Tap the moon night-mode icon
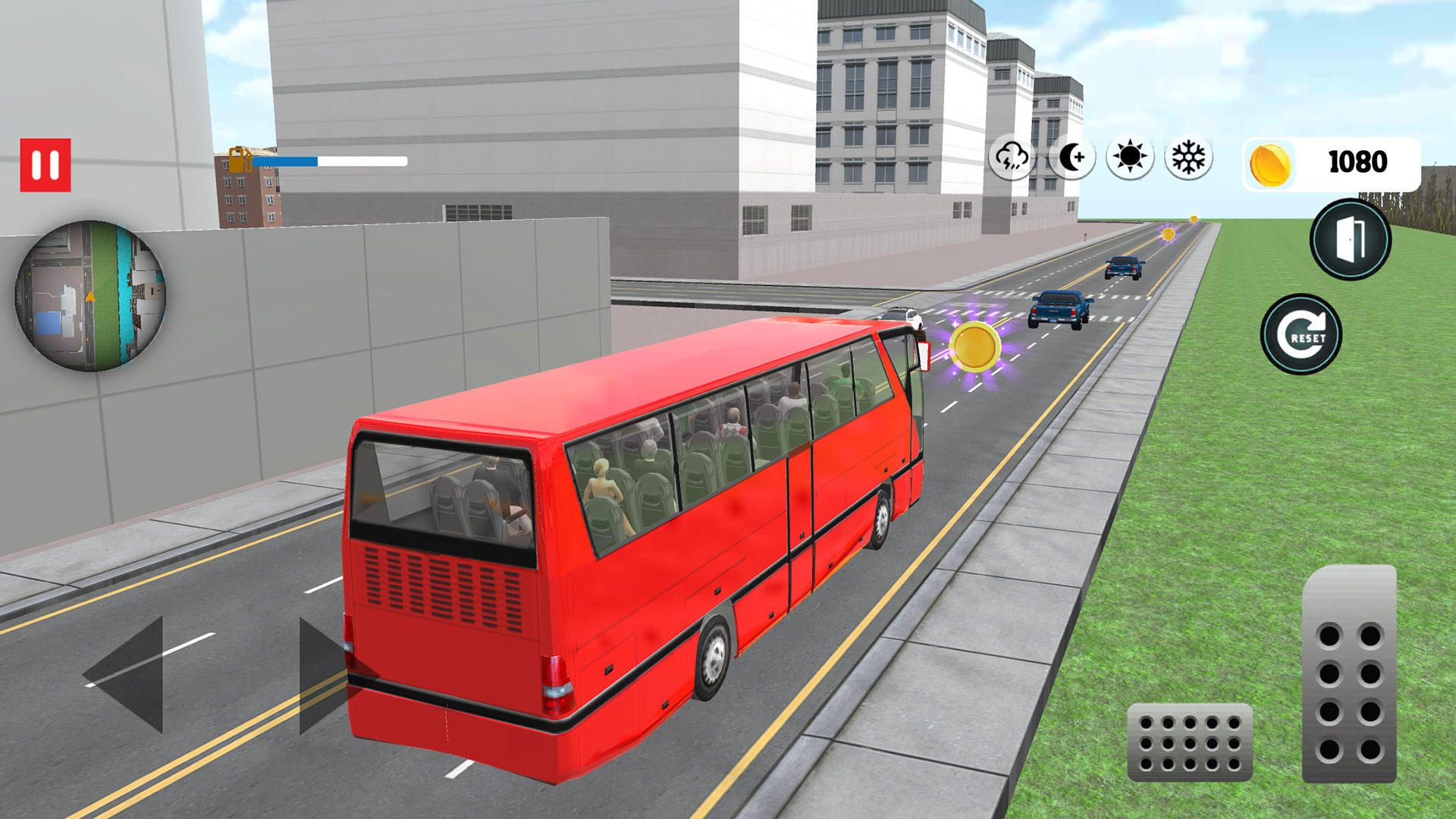 [1071, 157]
